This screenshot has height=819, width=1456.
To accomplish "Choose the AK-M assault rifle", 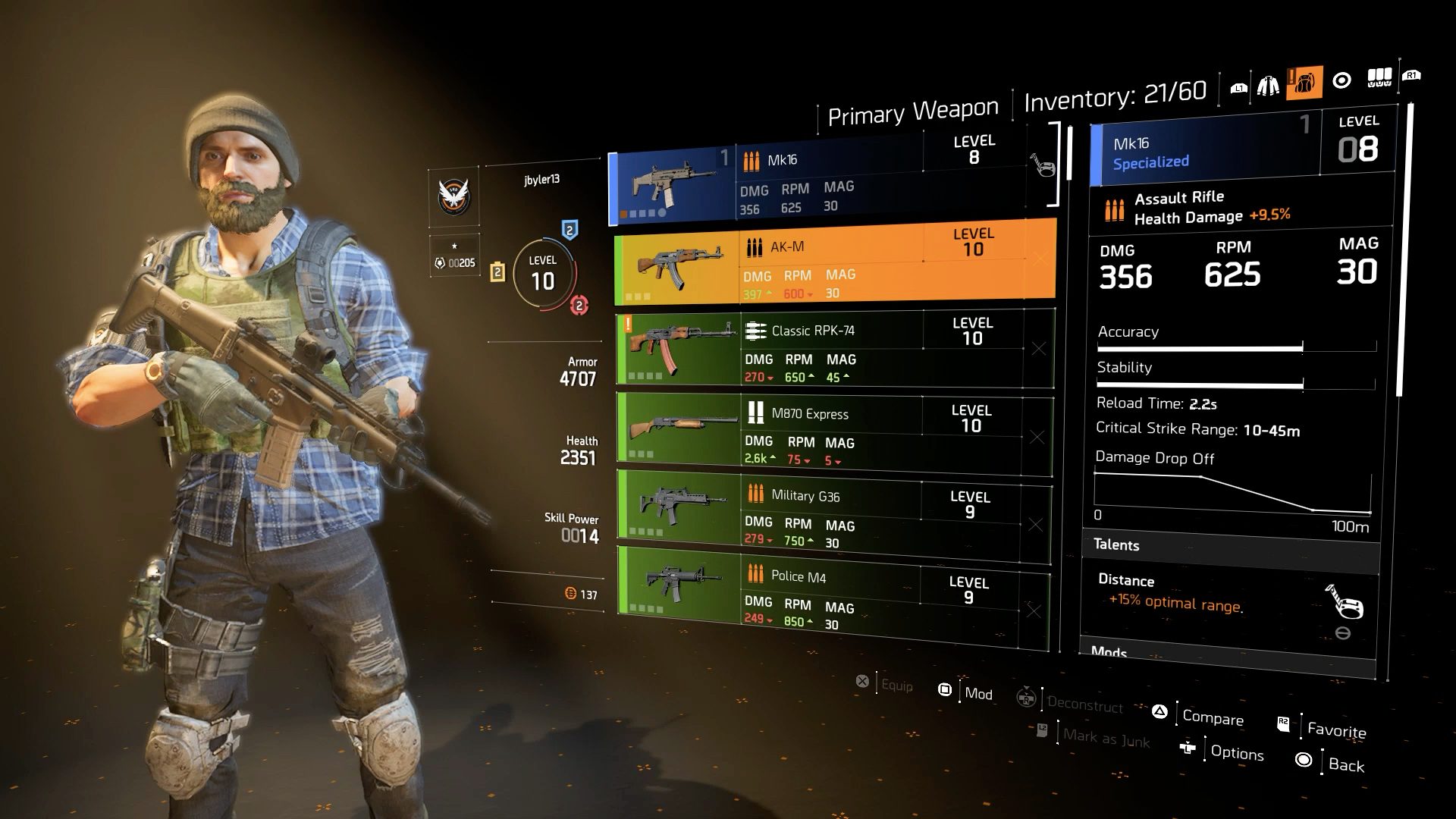I will 834,262.
